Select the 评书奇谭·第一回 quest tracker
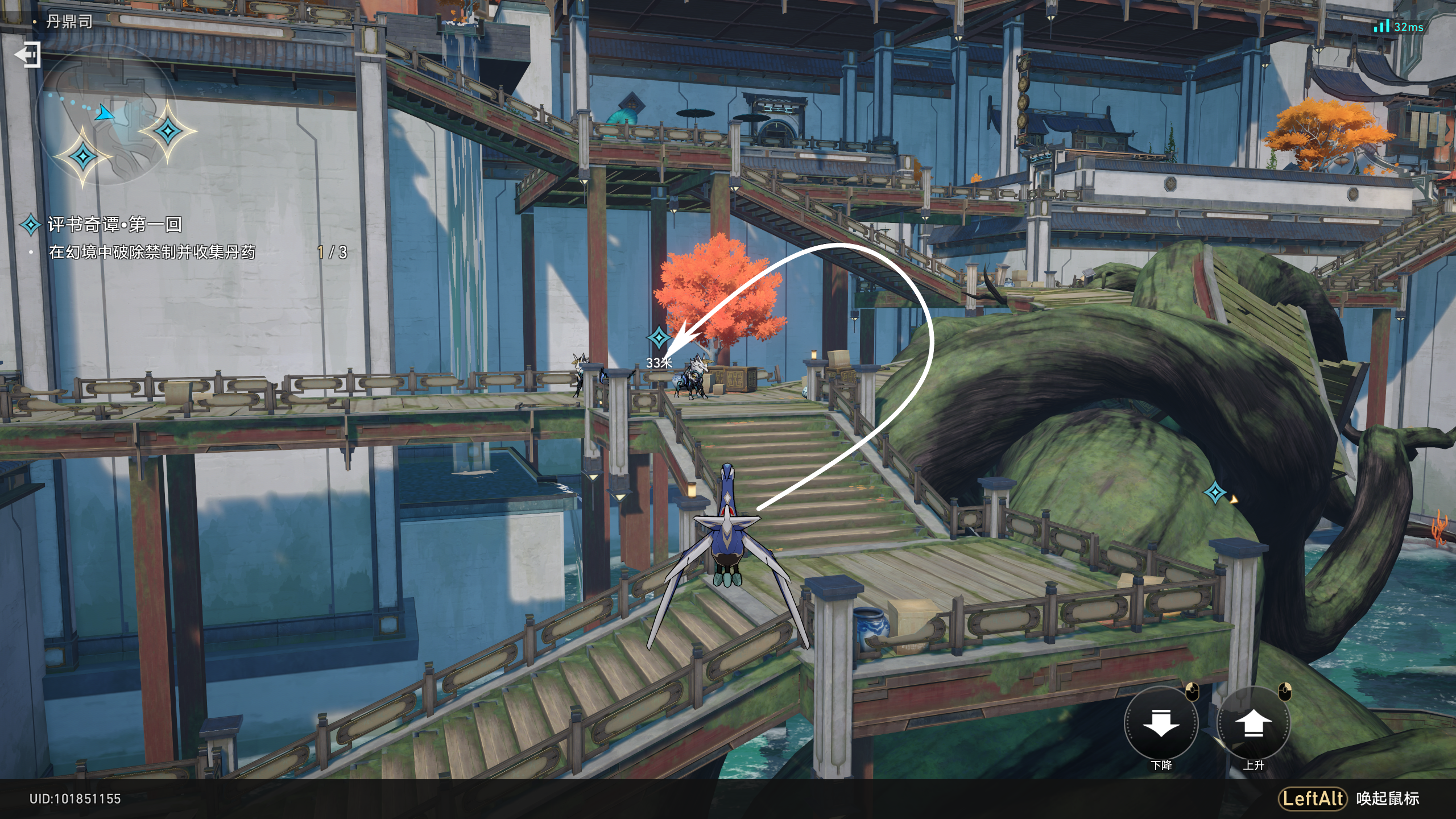Viewport: 1456px width, 819px height. (x=114, y=225)
